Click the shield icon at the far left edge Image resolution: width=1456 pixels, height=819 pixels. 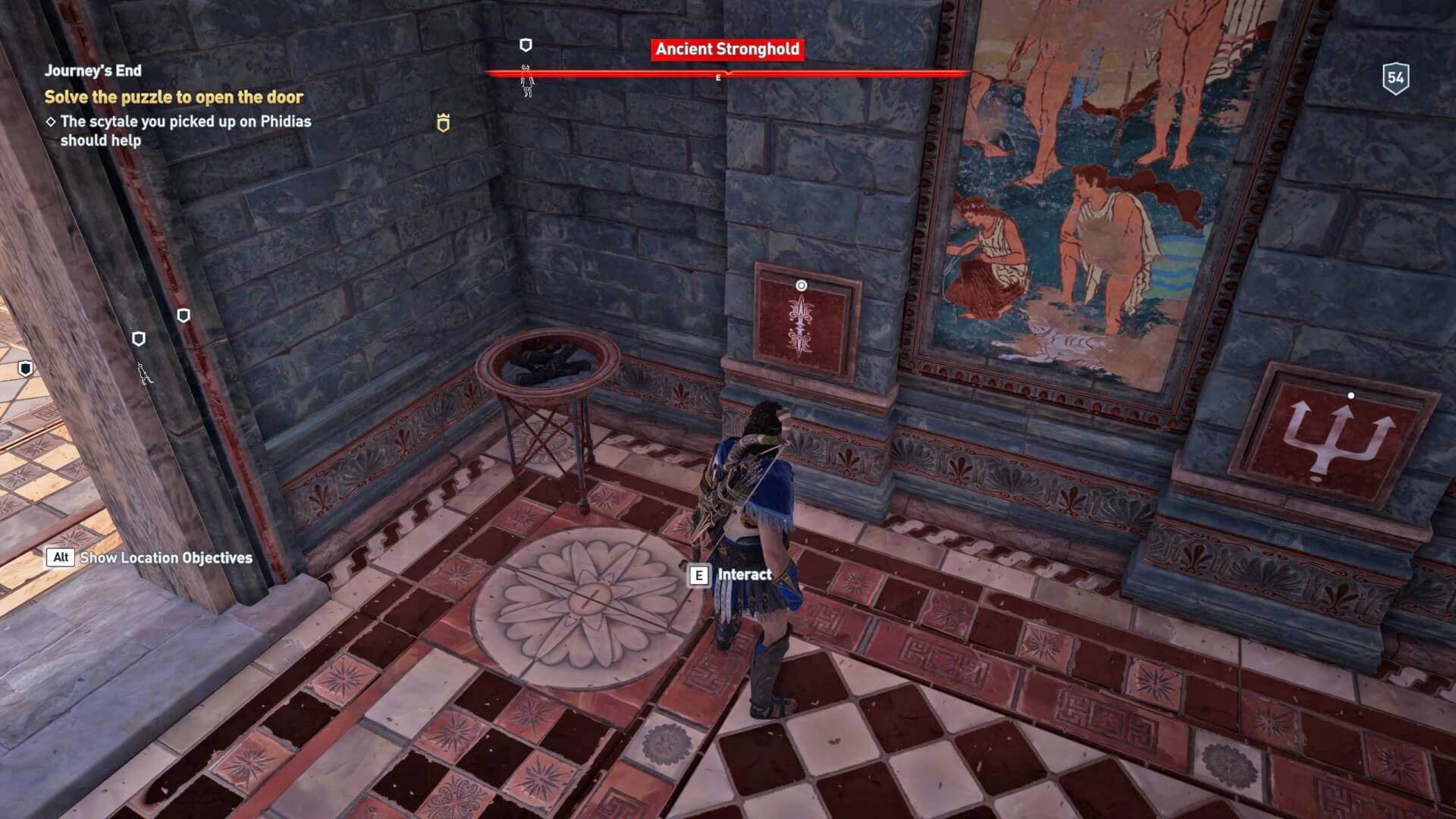point(27,367)
